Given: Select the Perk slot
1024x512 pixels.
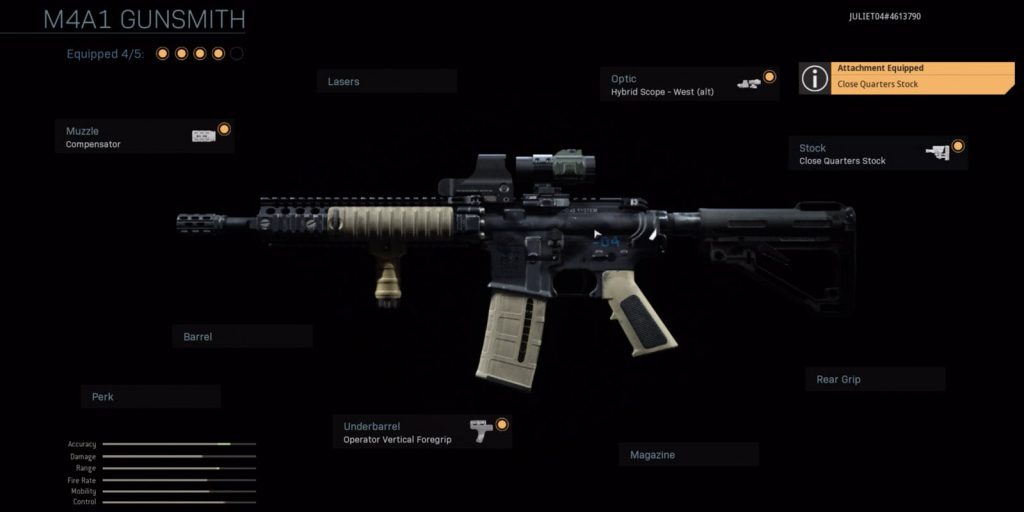Looking at the screenshot, I should click(150, 397).
